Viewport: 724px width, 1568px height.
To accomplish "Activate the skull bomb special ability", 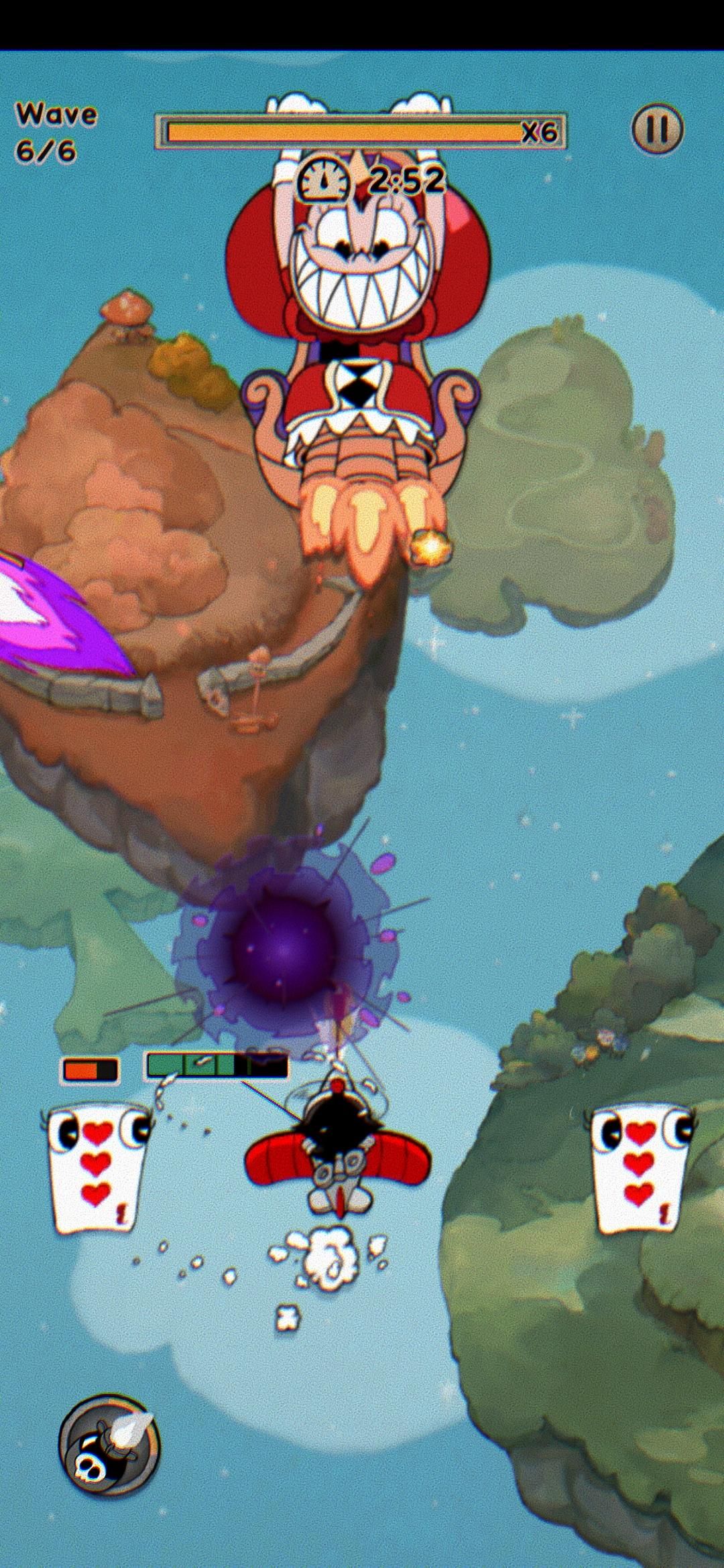I will pos(110,1448).
